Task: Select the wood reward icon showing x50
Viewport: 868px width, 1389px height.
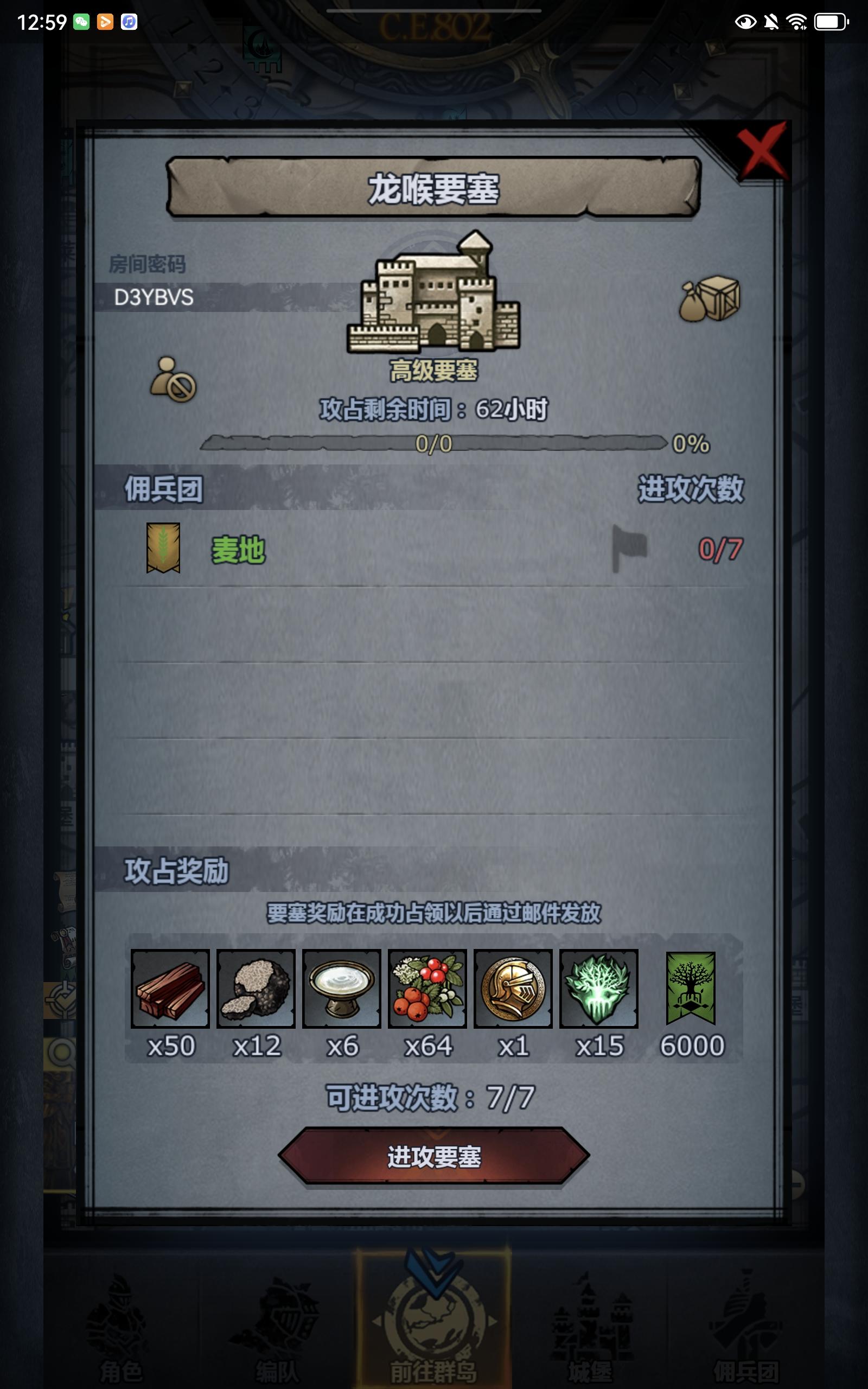Action: [x=171, y=990]
